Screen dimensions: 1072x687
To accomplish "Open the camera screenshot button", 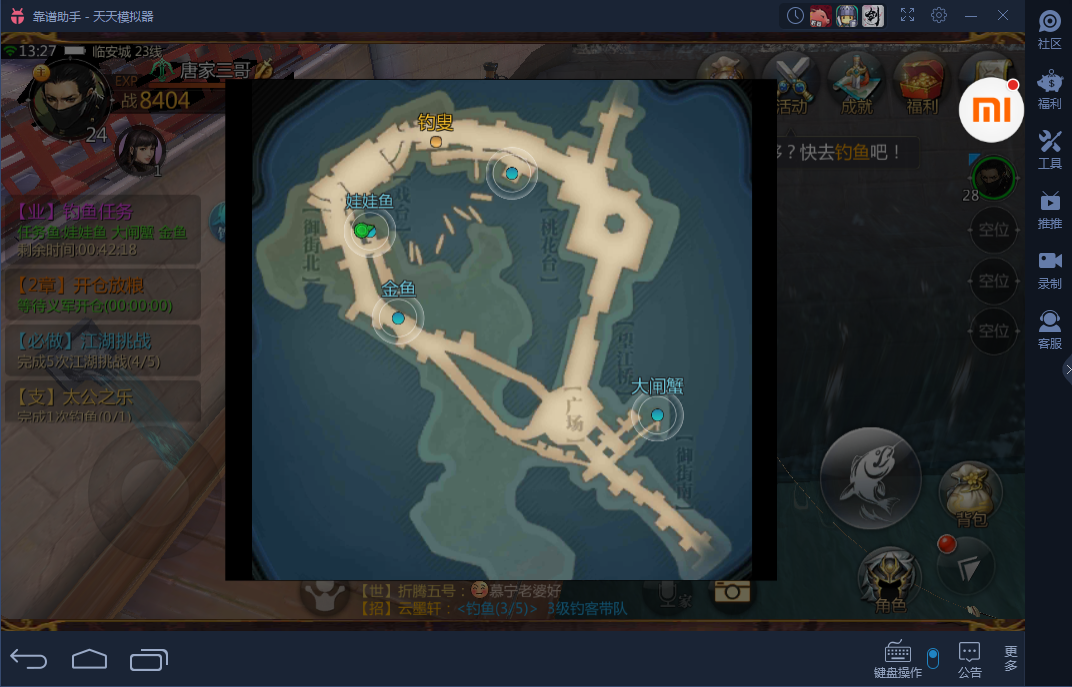I will tap(732, 591).
